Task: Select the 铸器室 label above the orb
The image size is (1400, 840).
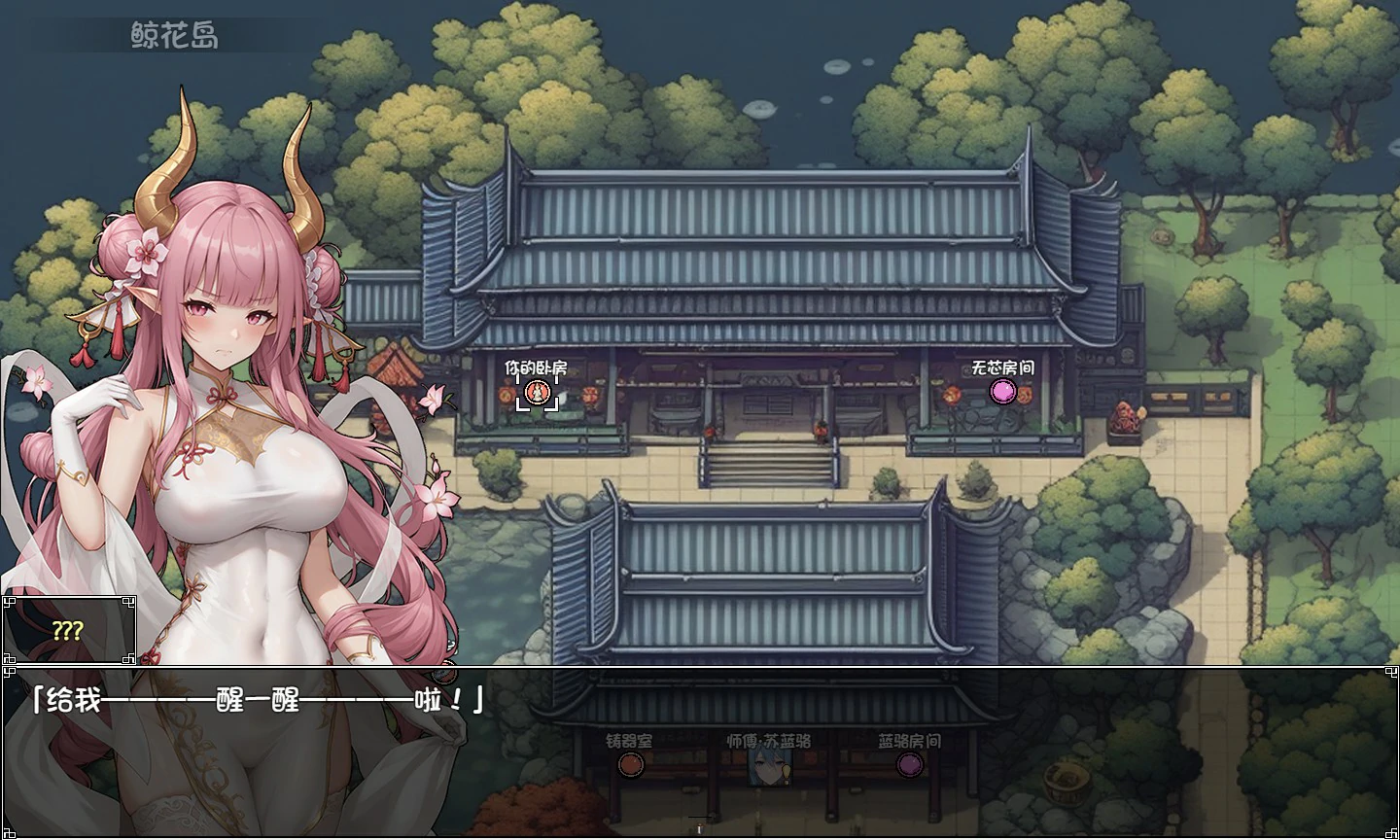Action: pyautogui.click(x=630, y=739)
